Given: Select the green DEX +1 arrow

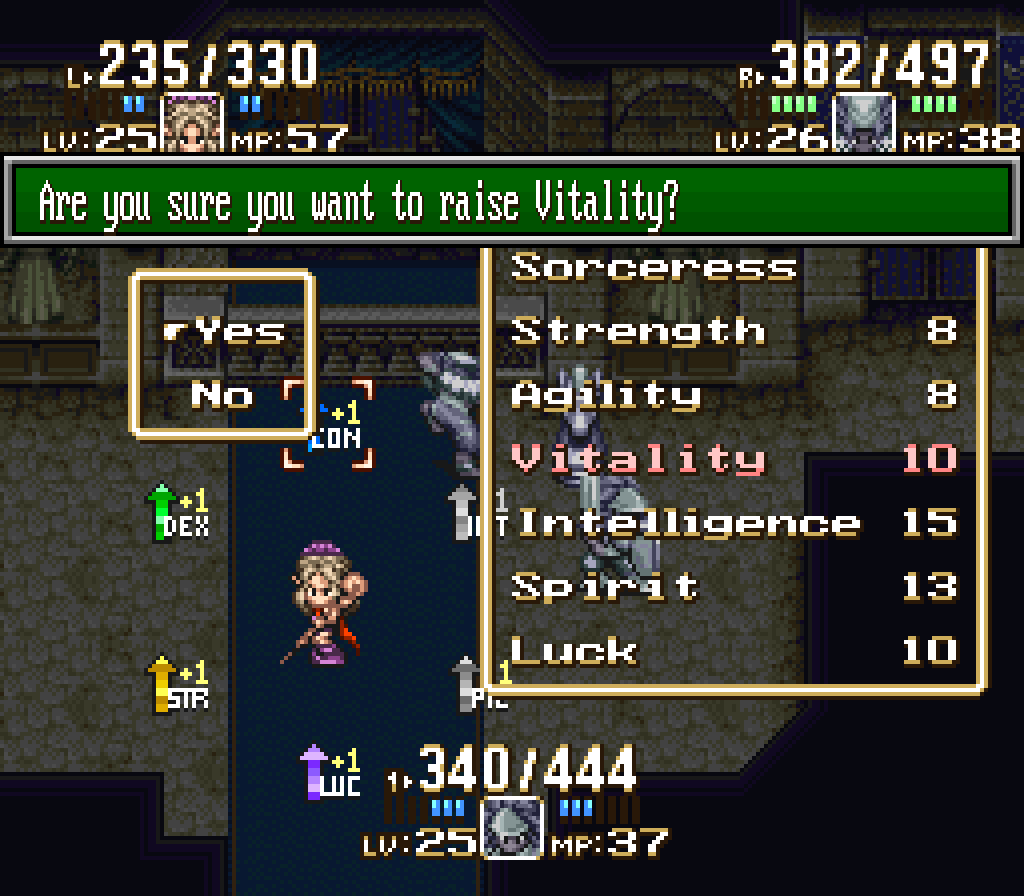Looking at the screenshot, I should click(x=180, y=512).
